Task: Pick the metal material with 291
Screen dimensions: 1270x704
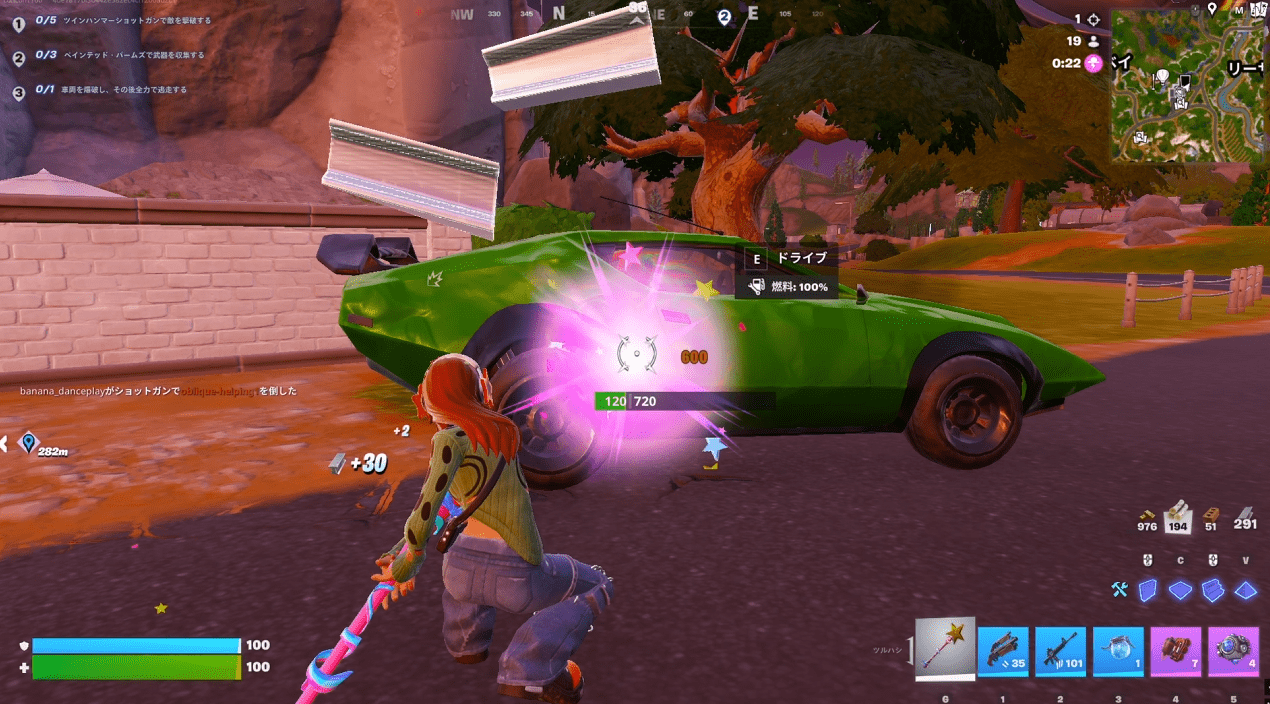Action: [1245, 517]
